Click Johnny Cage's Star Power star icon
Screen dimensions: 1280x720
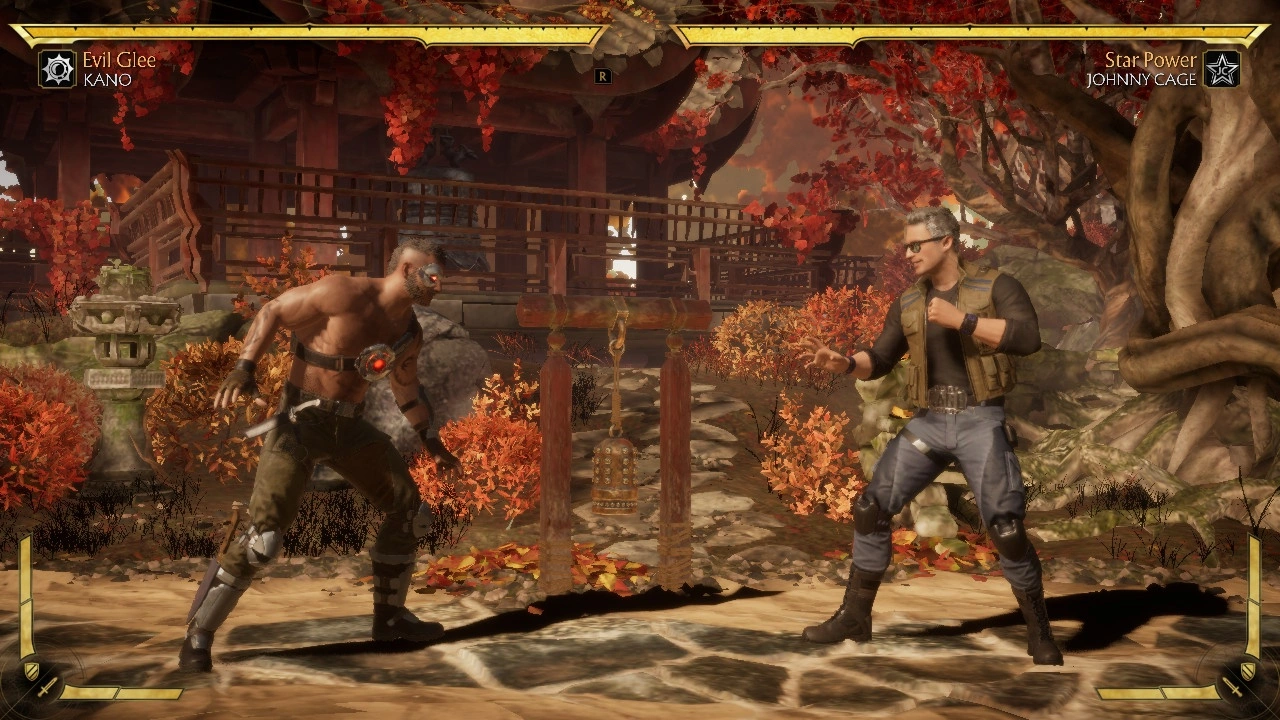pos(1221,69)
